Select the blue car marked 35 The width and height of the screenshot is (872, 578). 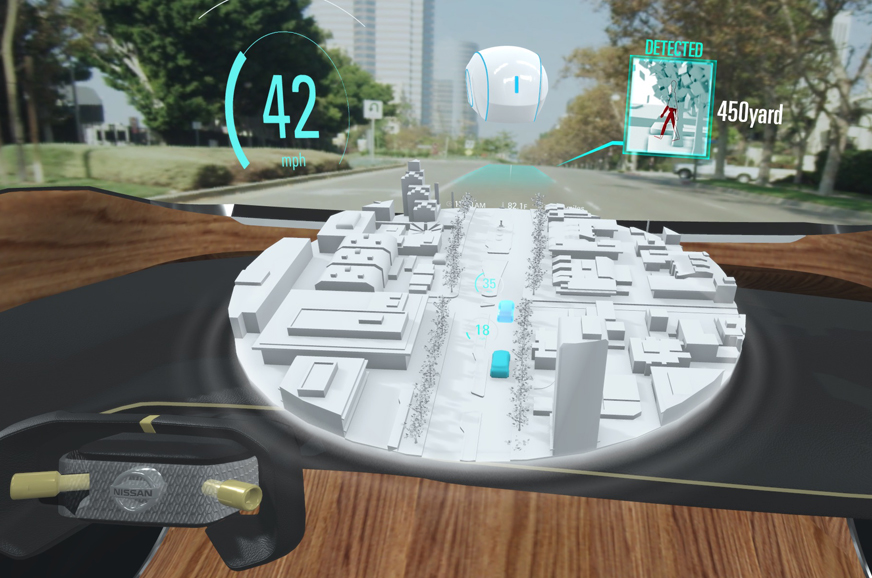(507, 311)
